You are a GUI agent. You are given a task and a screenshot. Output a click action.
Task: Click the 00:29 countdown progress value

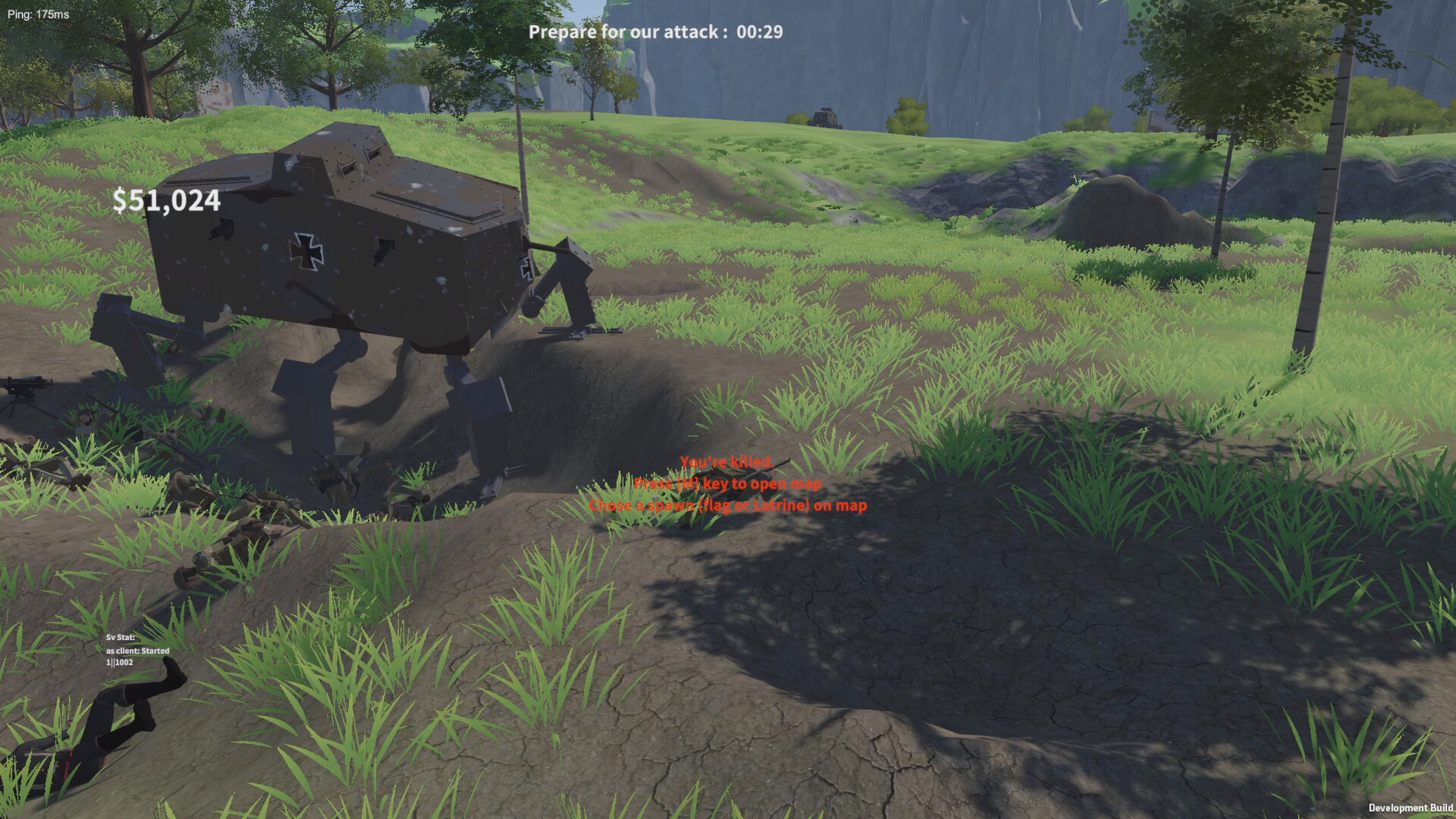click(x=761, y=32)
